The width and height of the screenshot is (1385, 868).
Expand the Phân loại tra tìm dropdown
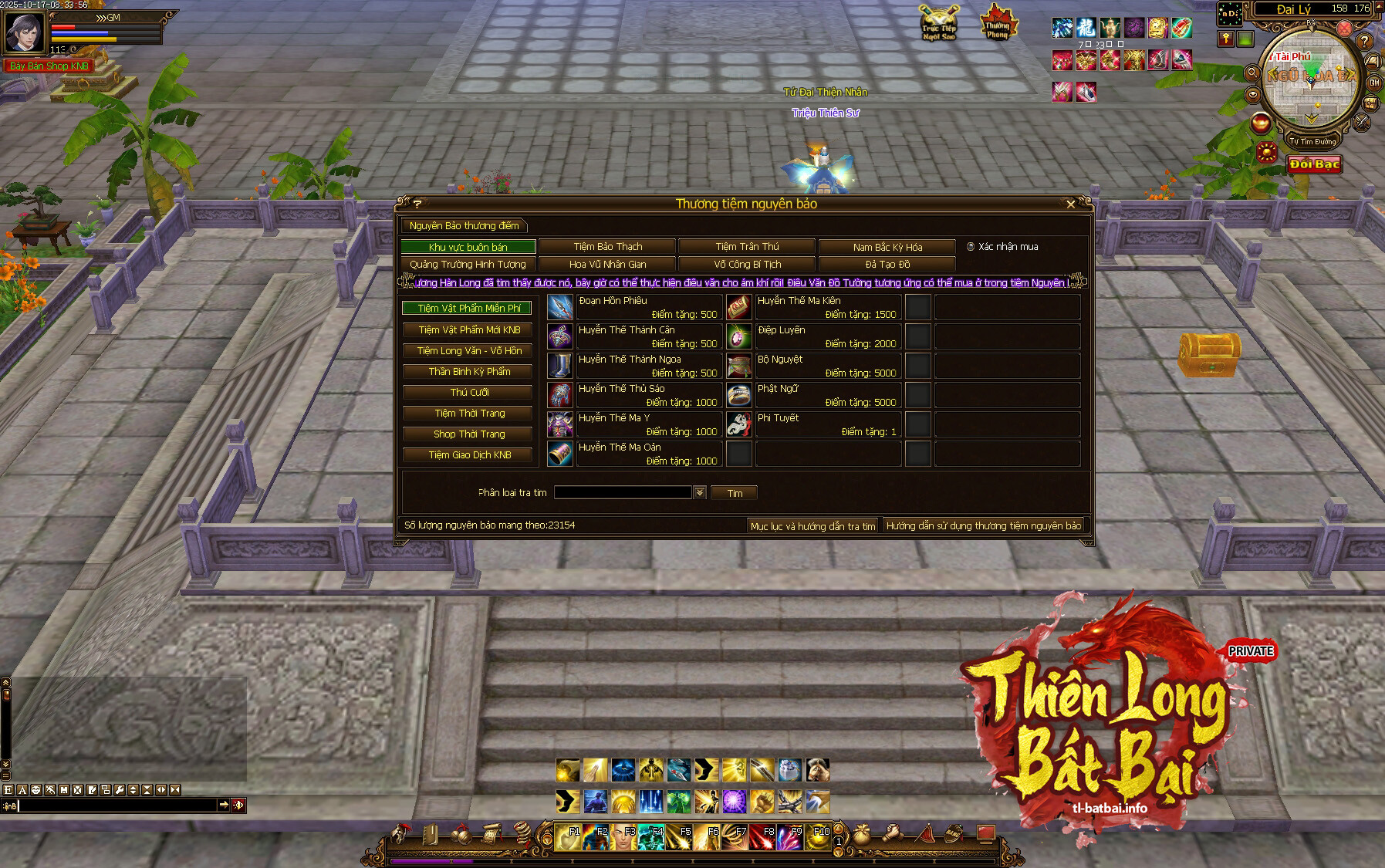point(700,492)
